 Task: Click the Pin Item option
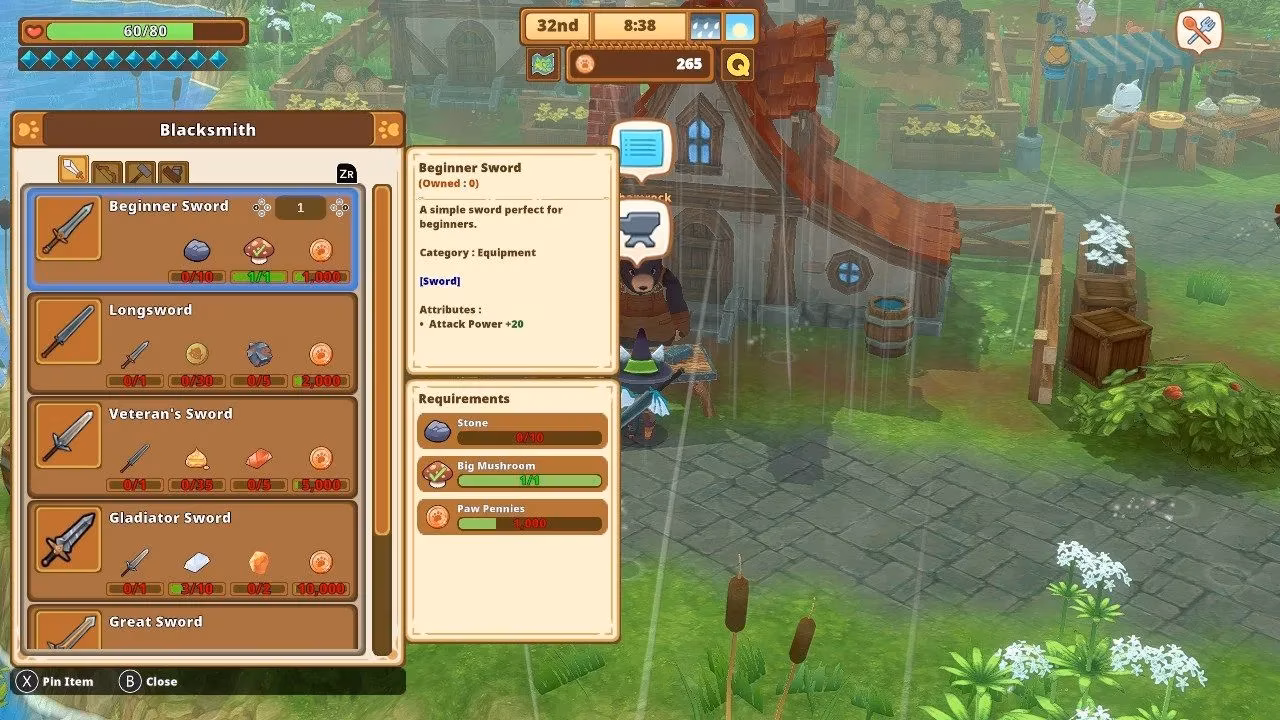(x=56, y=682)
